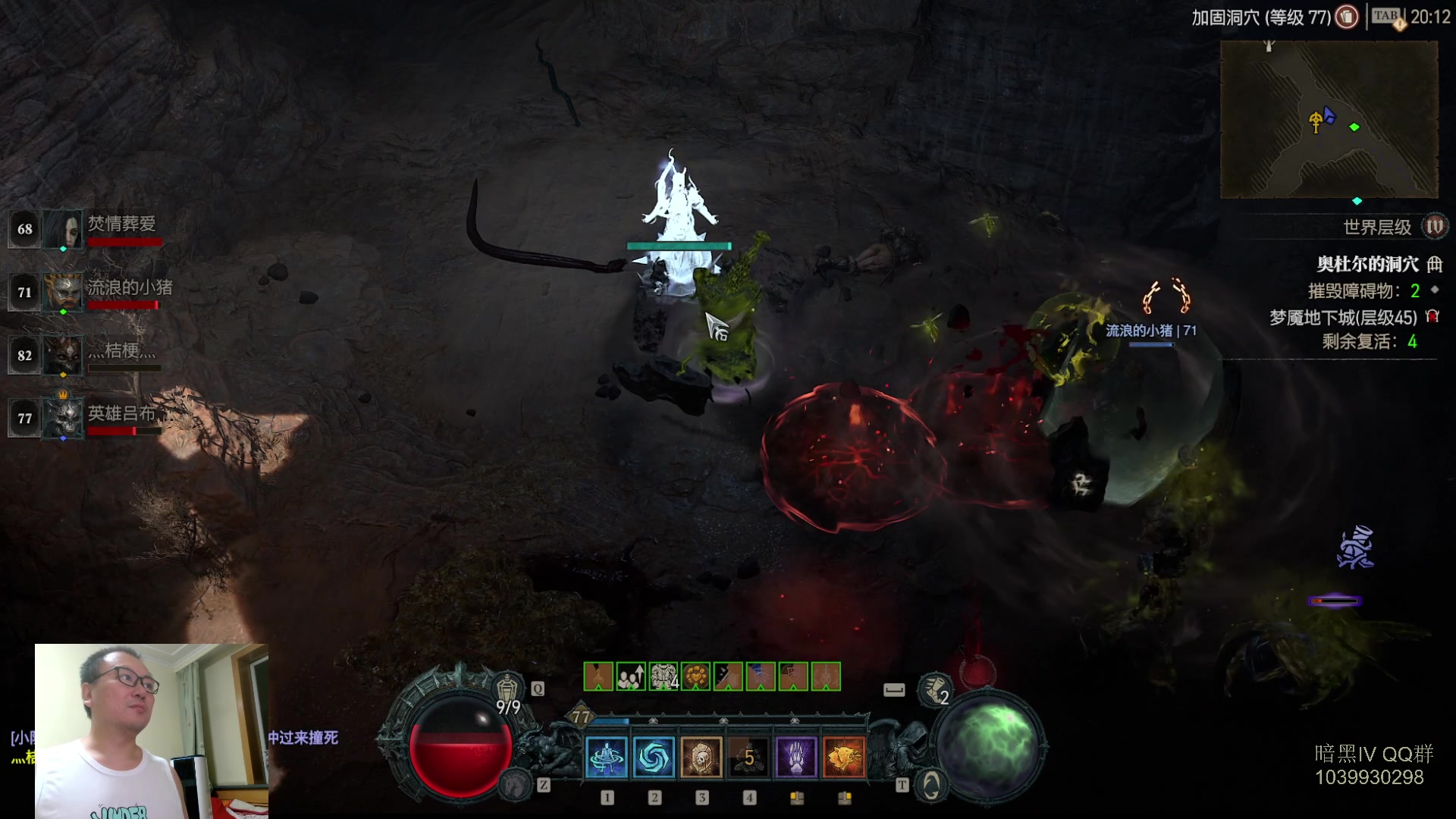
Task: Inspect the group-with-arrow buff icon
Action: [x=631, y=676]
